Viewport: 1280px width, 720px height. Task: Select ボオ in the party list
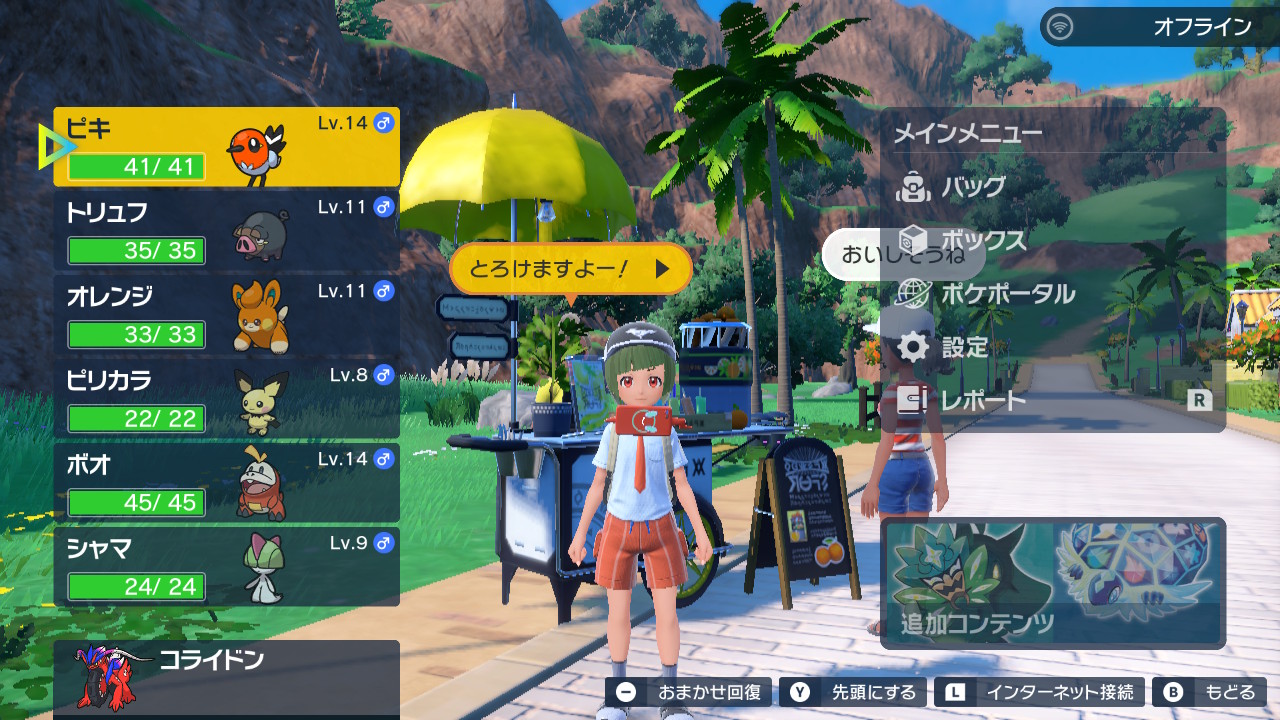(x=226, y=483)
